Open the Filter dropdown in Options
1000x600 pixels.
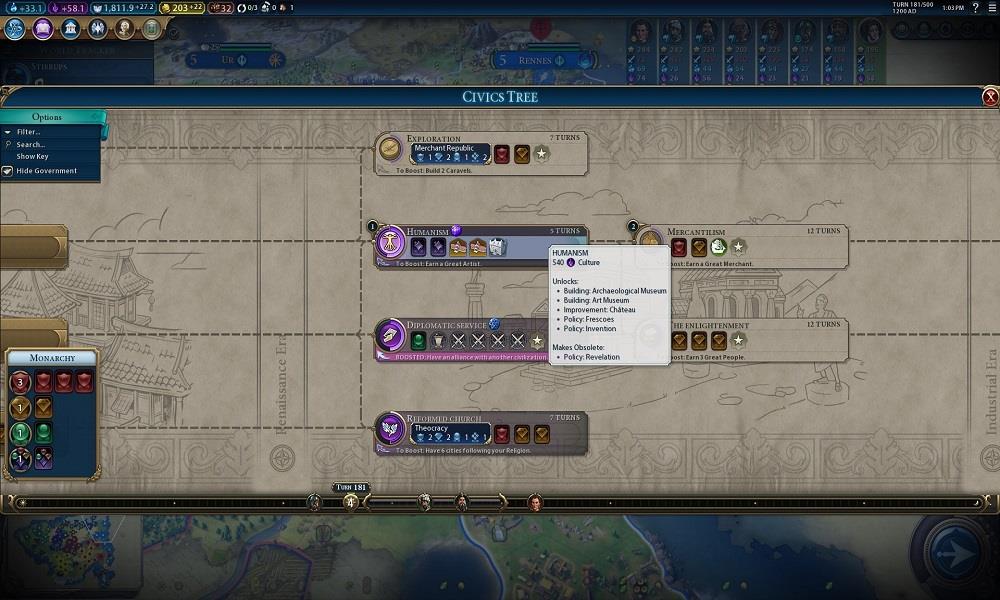click(29, 132)
